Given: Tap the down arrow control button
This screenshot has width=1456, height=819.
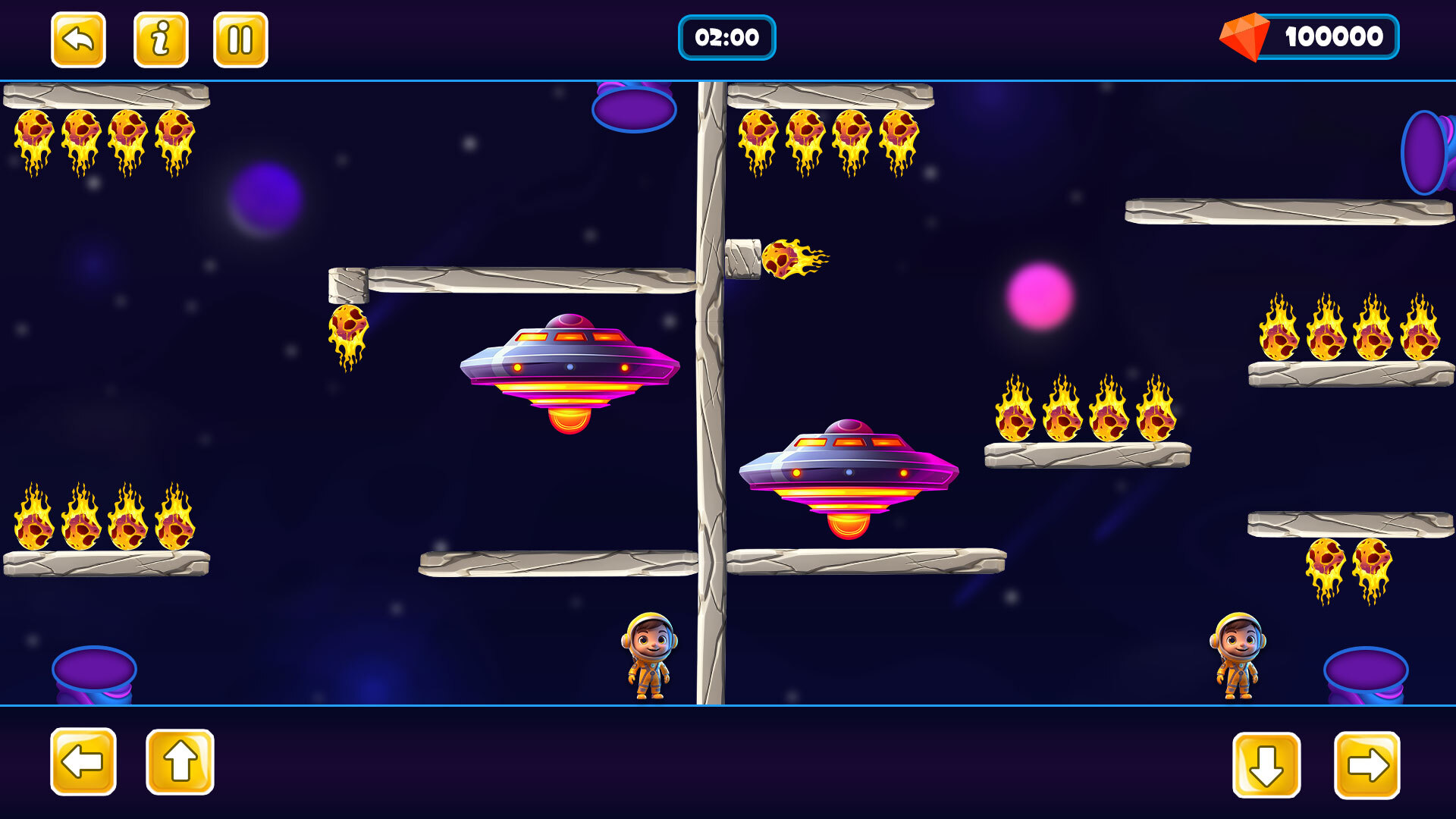Looking at the screenshot, I should (1266, 764).
